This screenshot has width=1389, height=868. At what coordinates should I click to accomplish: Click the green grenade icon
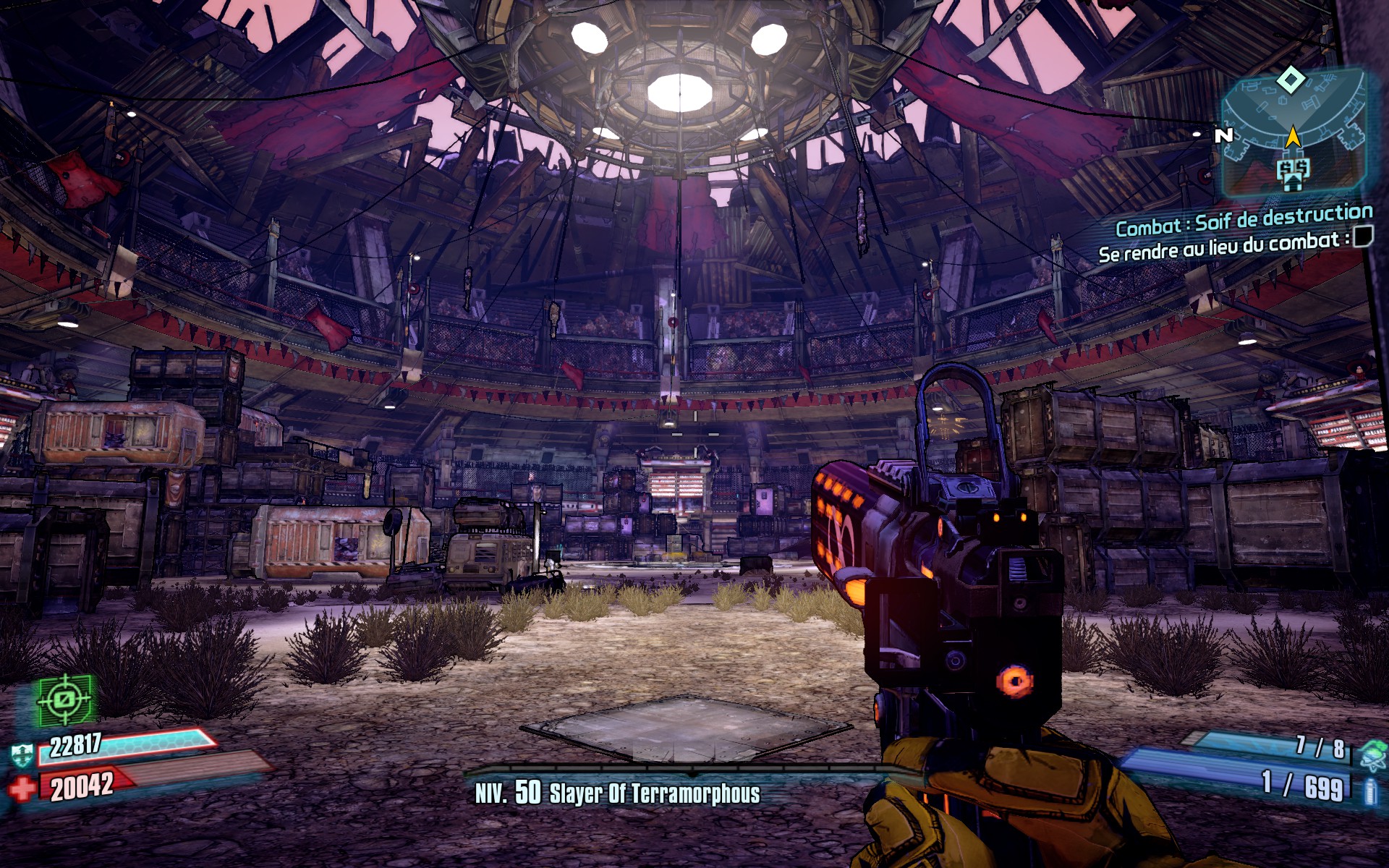click(x=1372, y=754)
